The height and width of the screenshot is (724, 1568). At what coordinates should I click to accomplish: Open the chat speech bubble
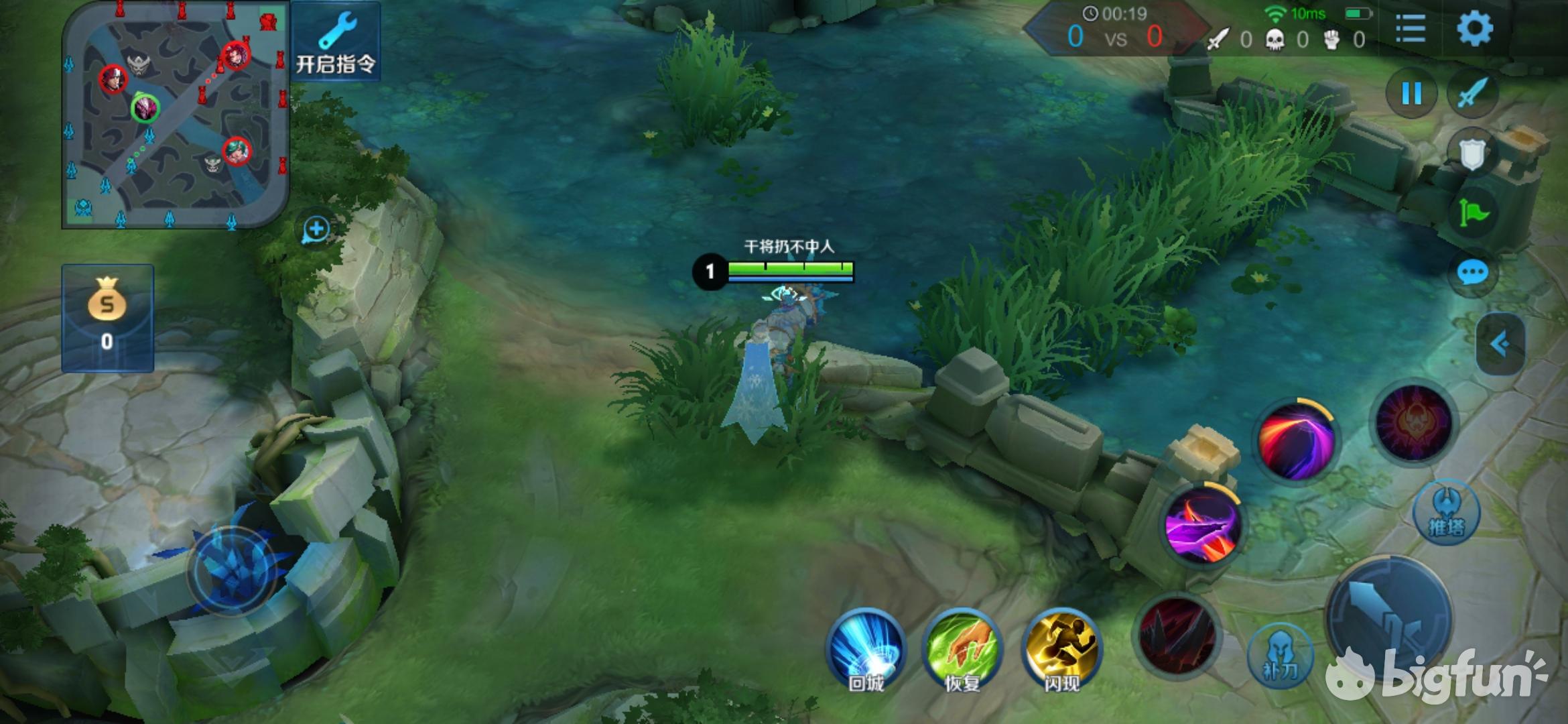click(1472, 273)
